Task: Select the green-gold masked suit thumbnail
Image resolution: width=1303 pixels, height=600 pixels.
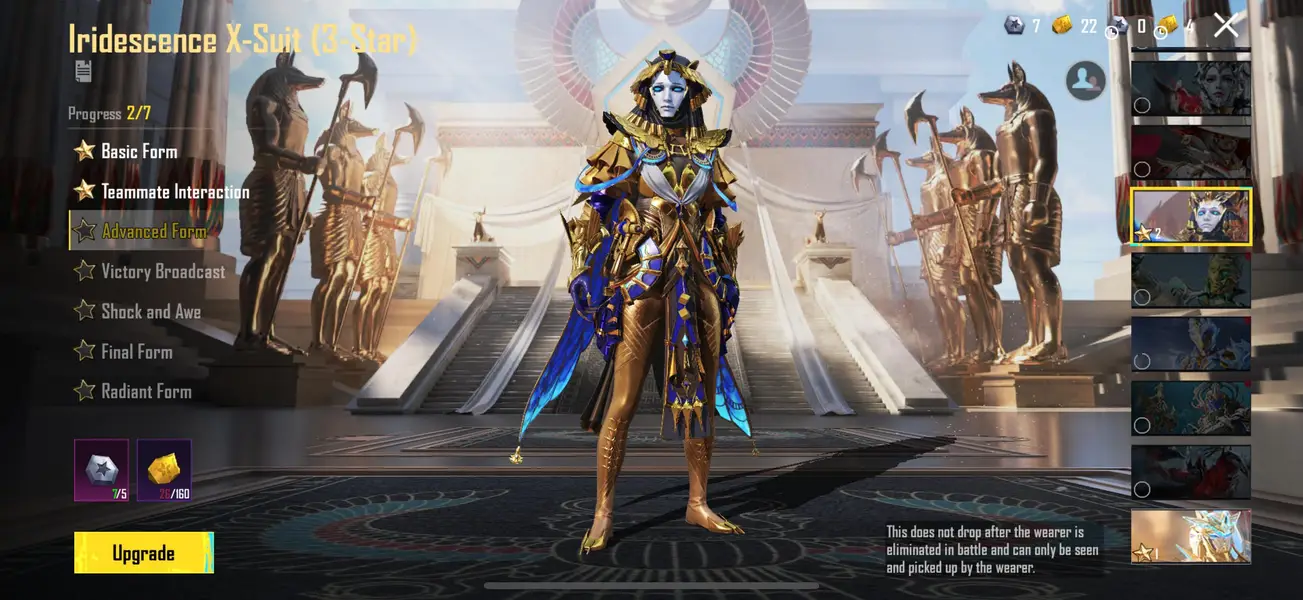Action: point(1191,280)
